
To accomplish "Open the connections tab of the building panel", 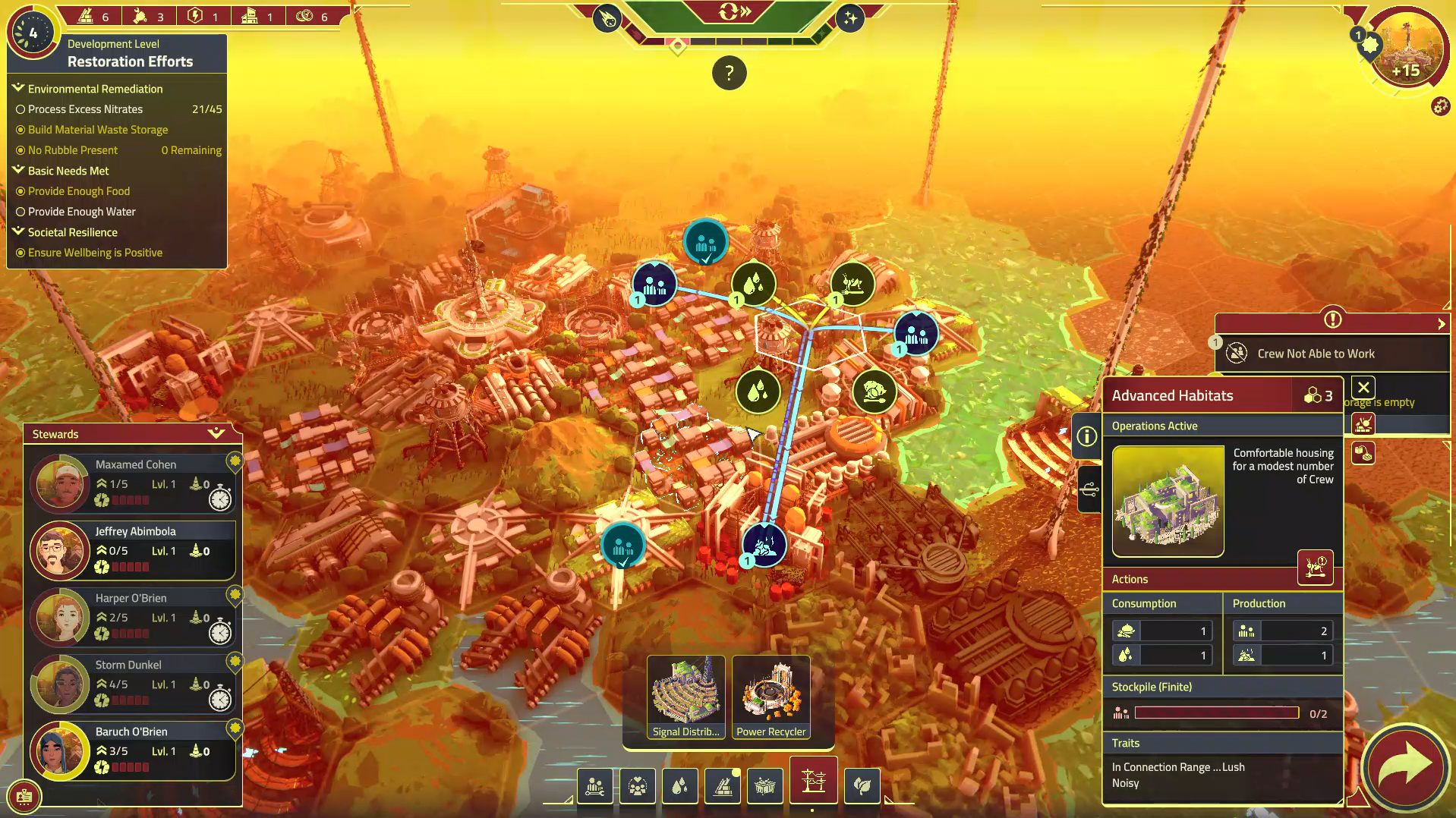I will click(1089, 489).
